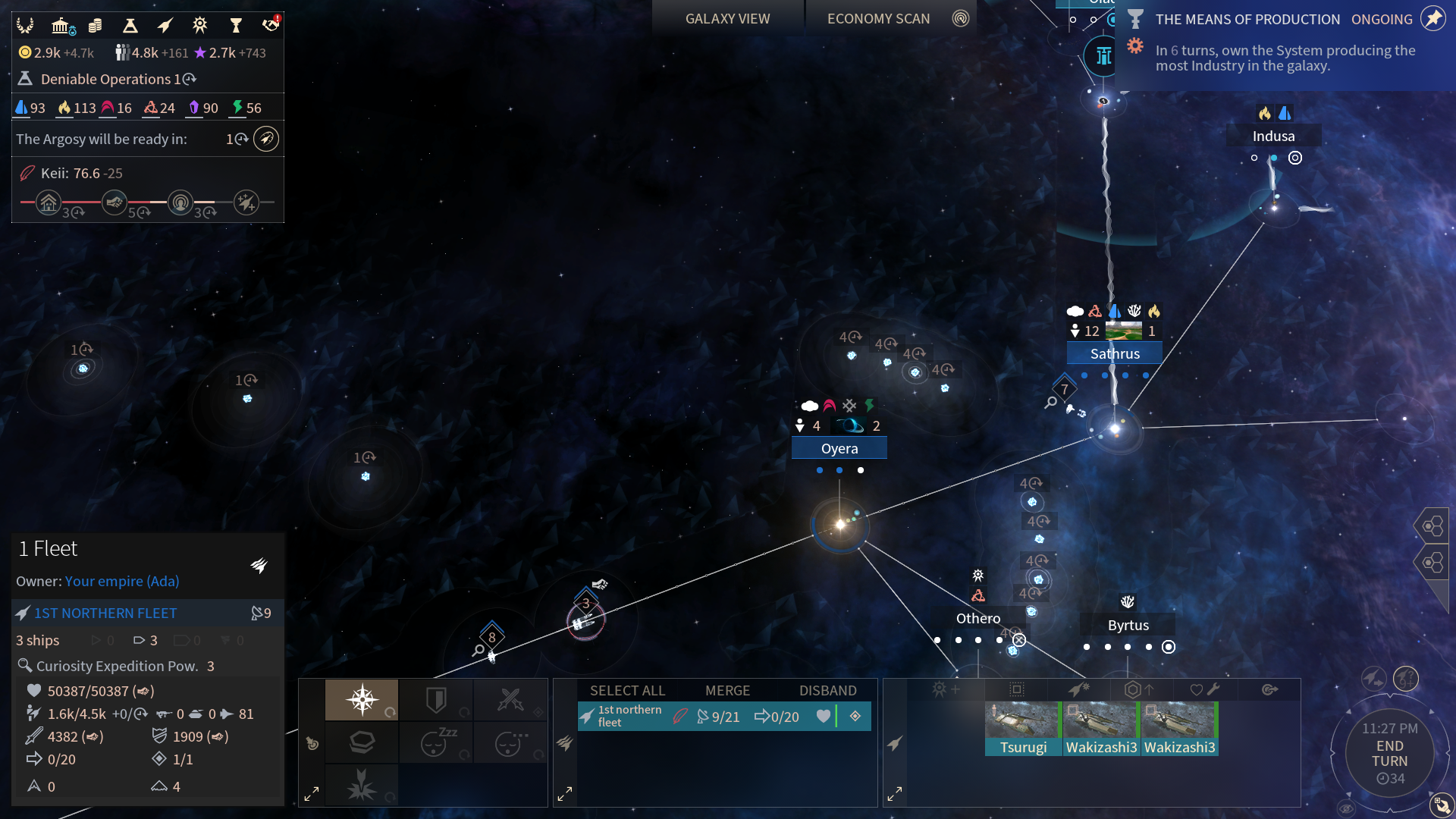Select the Deniable Operations research entry

(106, 79)
